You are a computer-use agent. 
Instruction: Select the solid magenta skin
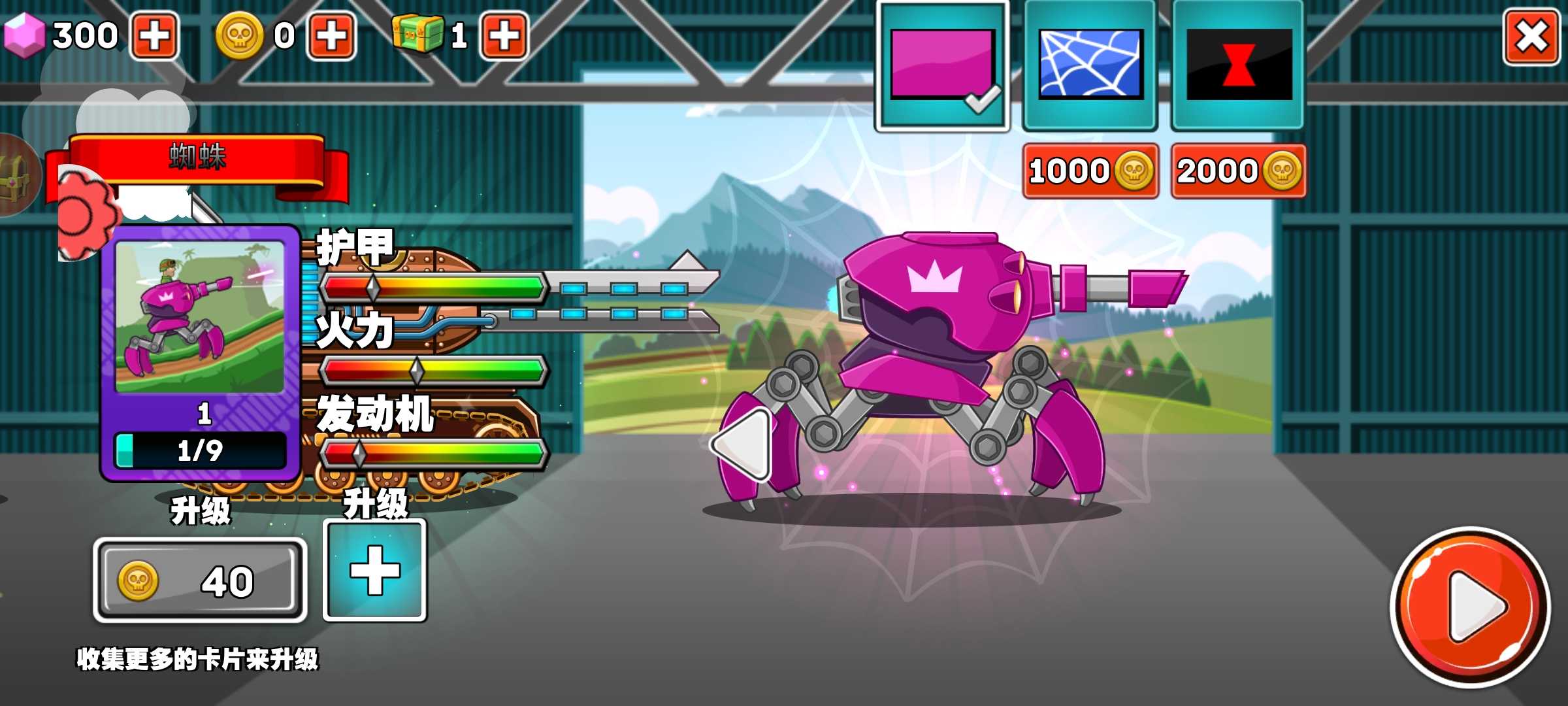point(941,65)
